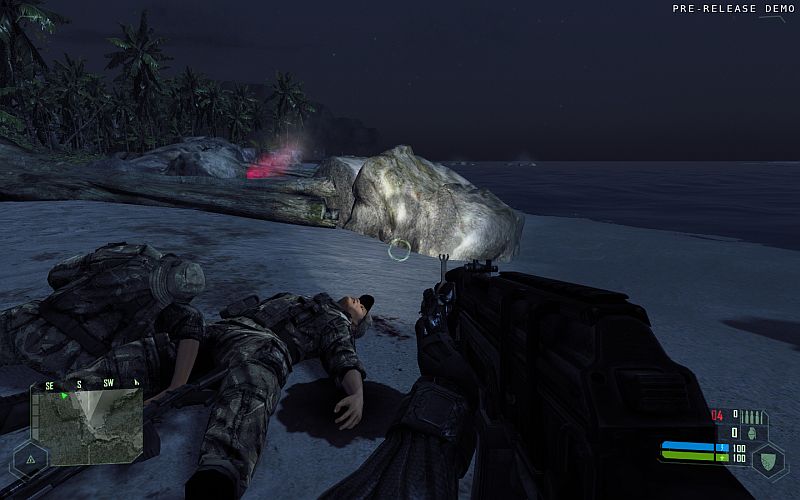
Task: Select the warning triangle hexagon icon
Action: click(29, 459)
